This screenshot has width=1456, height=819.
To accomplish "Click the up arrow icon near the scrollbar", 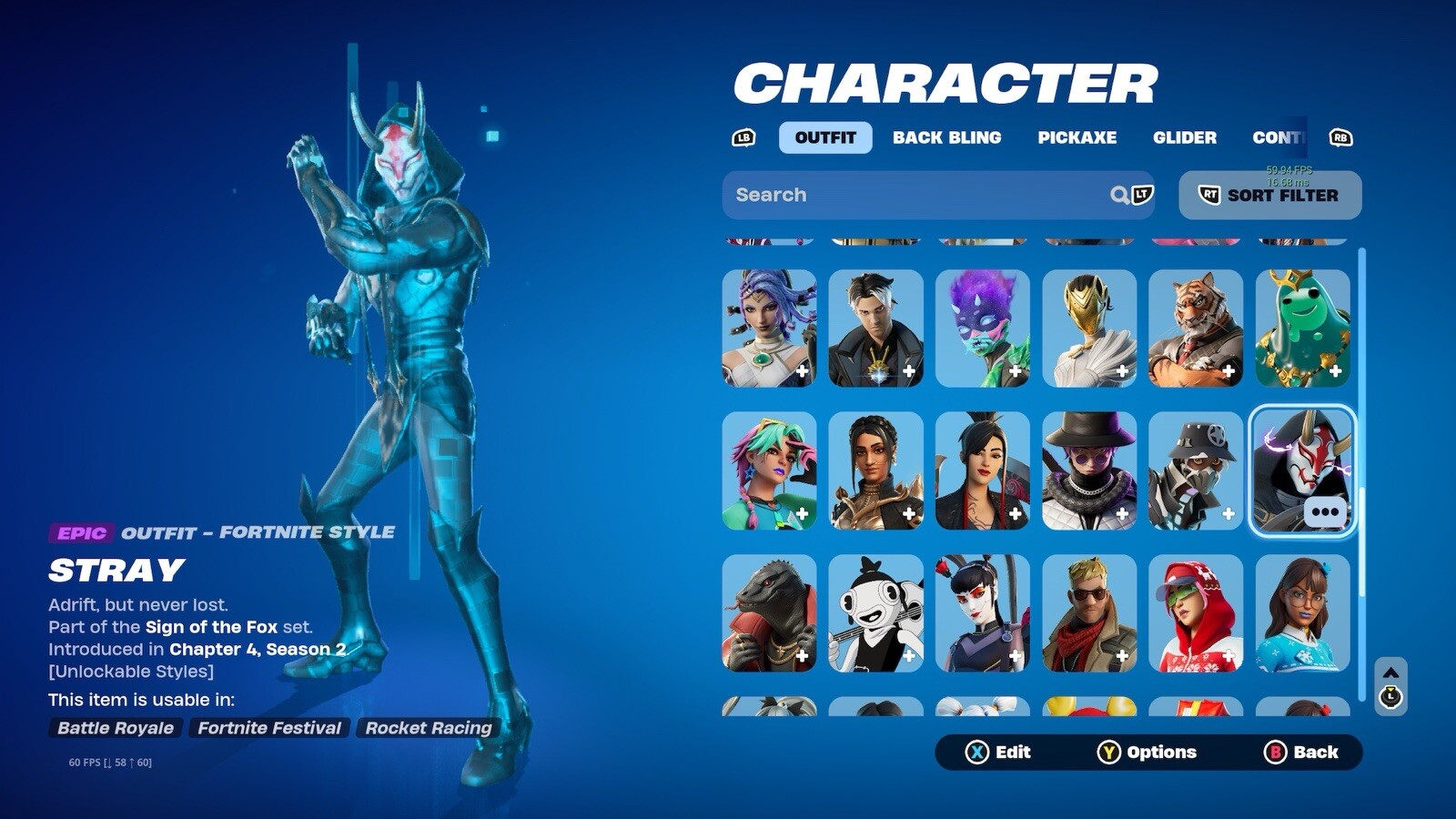I will click(x=1390, y=673).
